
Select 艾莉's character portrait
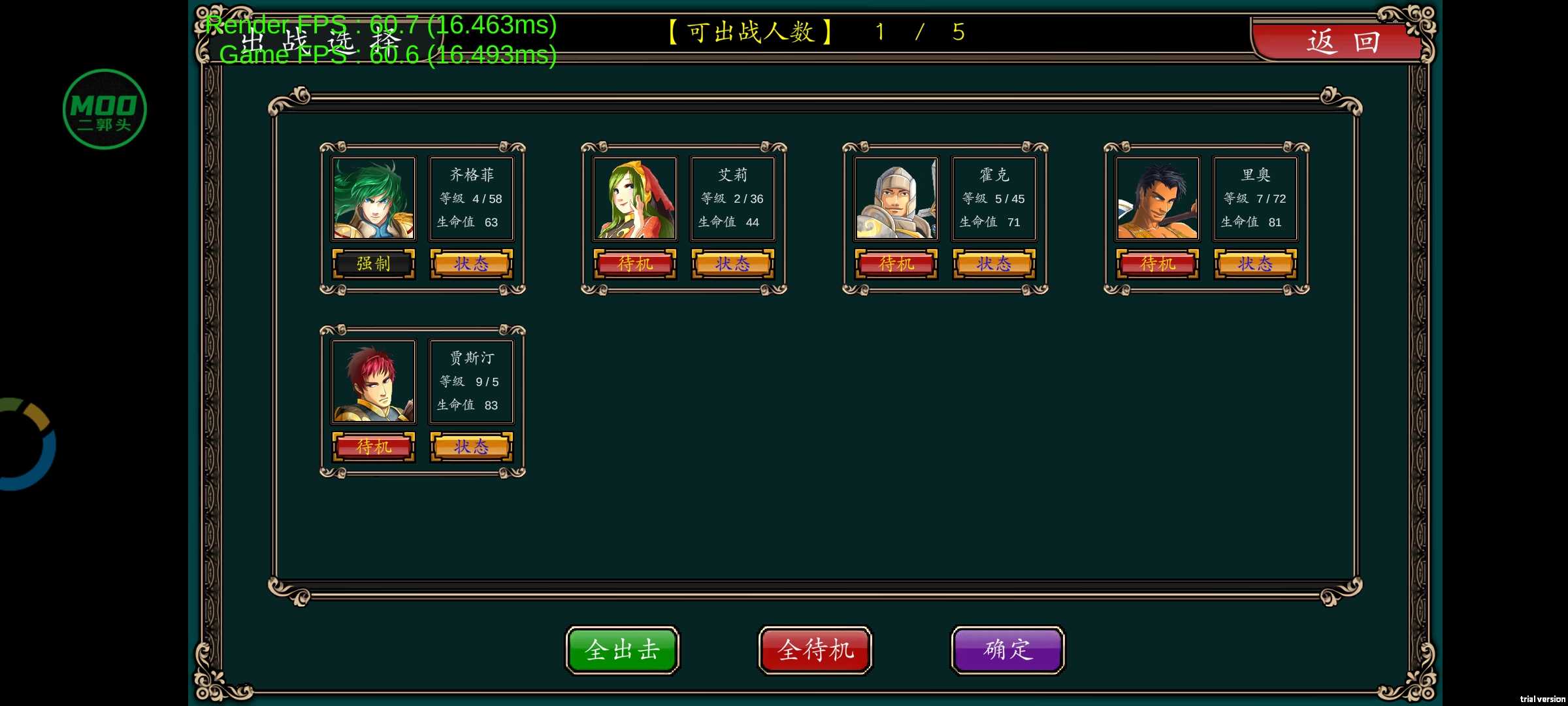(635, 198)
